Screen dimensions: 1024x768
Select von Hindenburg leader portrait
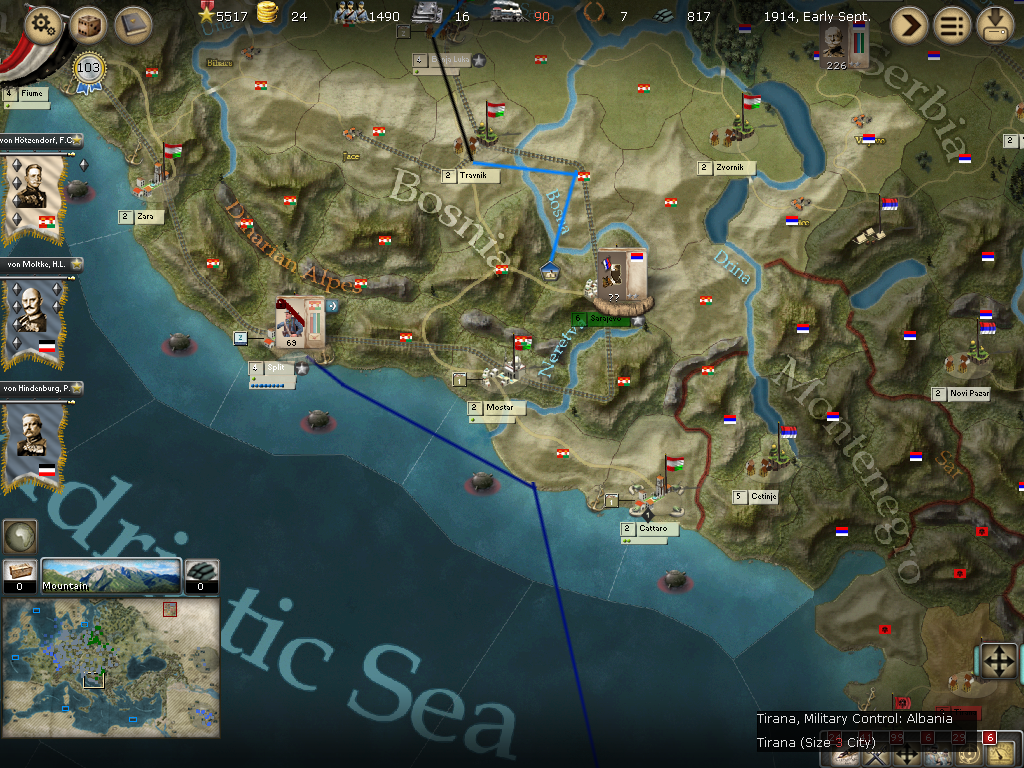[33, 438]
